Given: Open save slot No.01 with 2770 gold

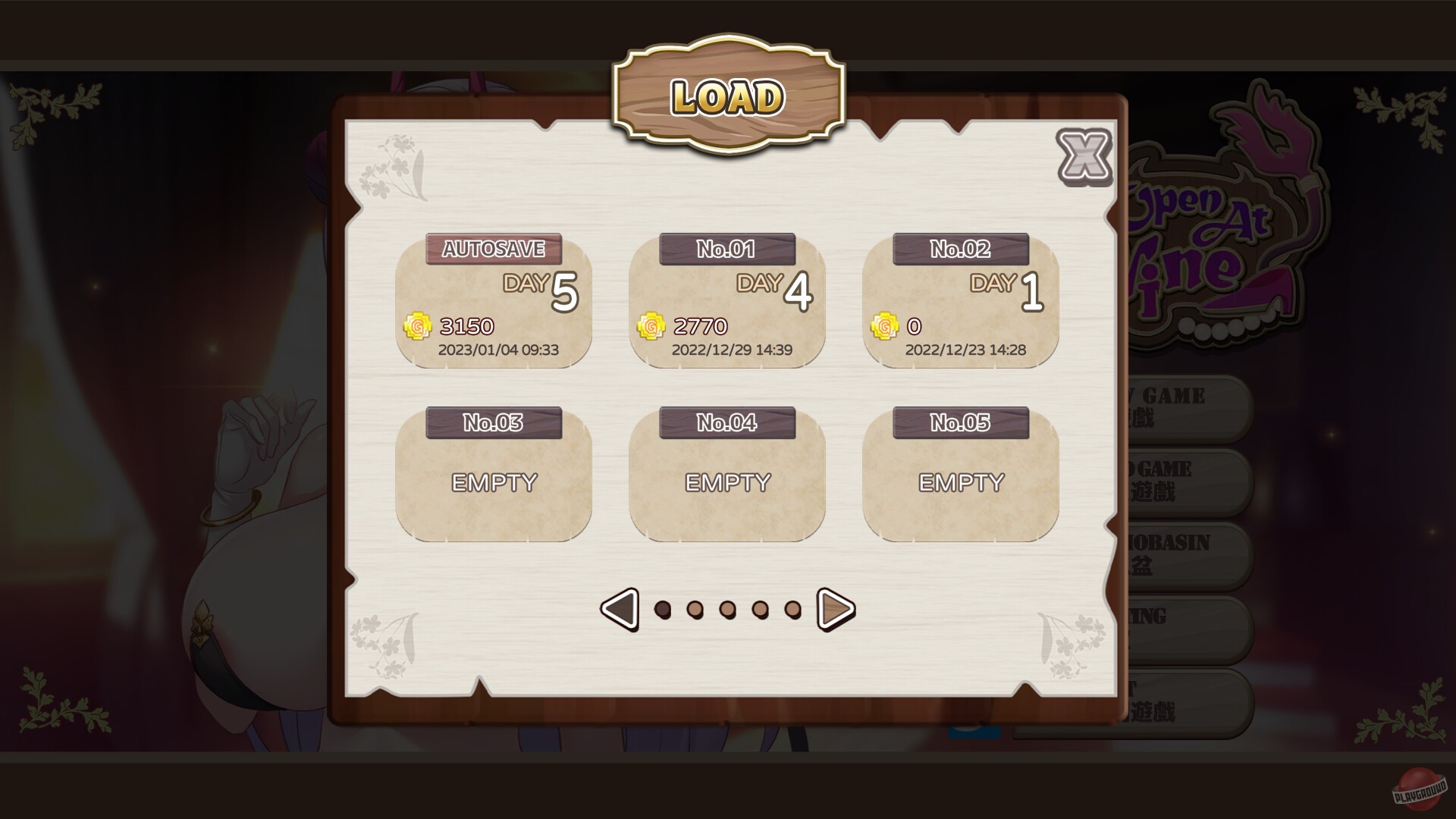Looking at the screenshot, I should (x=726, y=303).
